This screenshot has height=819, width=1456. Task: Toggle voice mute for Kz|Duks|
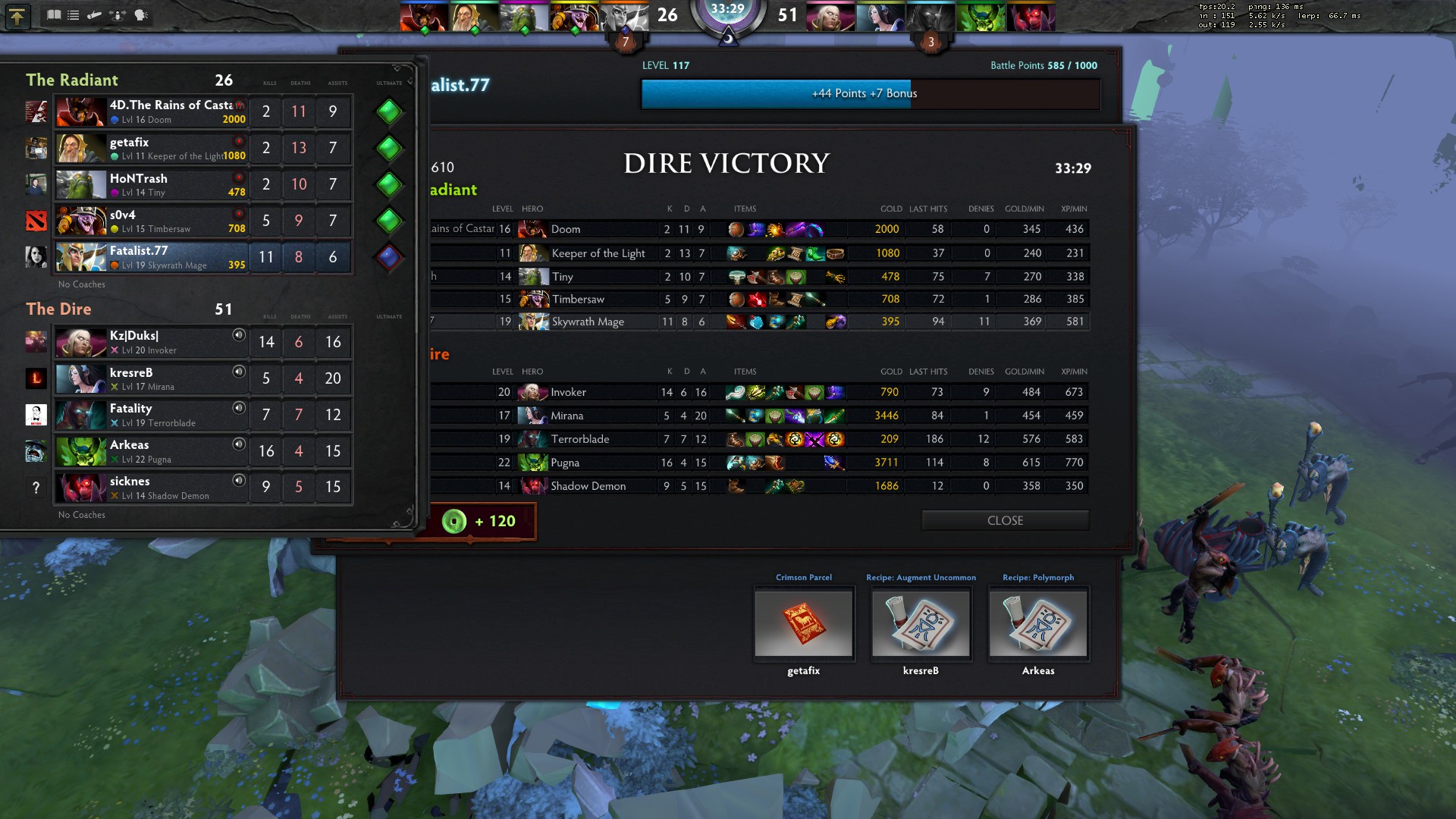(x=239, y=335)
